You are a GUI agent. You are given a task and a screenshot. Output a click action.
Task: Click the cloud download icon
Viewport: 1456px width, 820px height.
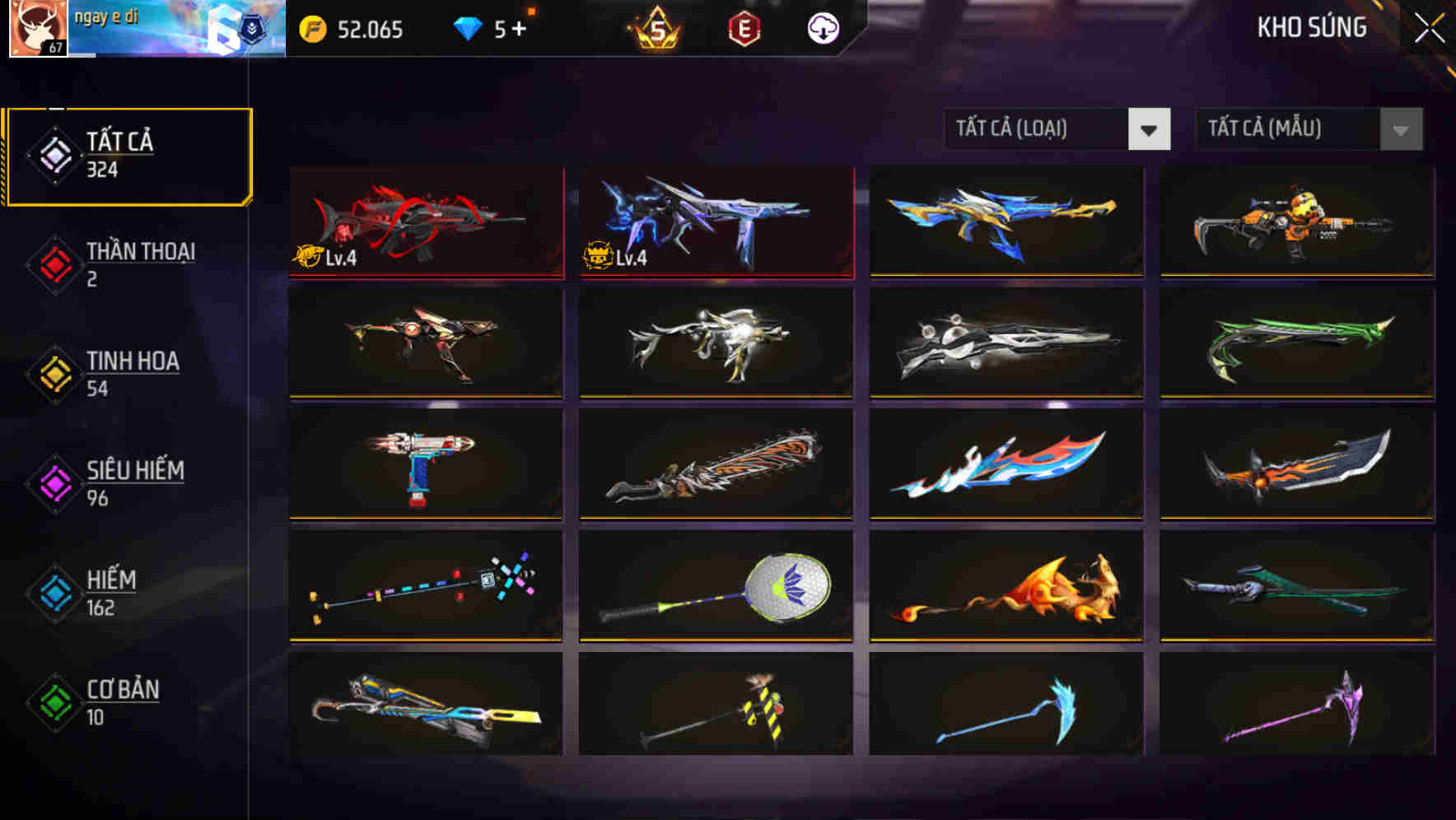[x=822, y=29]
